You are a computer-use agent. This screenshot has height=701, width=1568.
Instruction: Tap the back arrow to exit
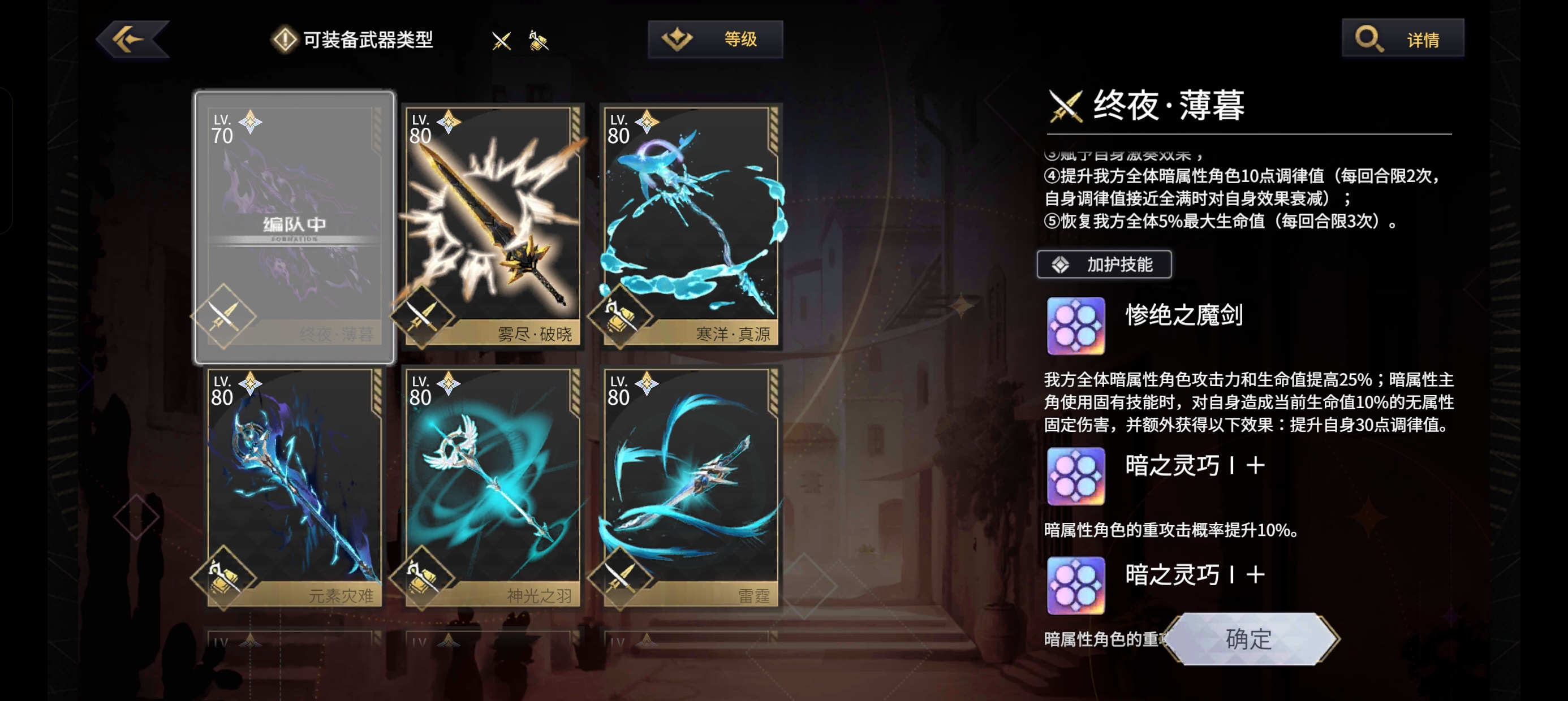133,38
